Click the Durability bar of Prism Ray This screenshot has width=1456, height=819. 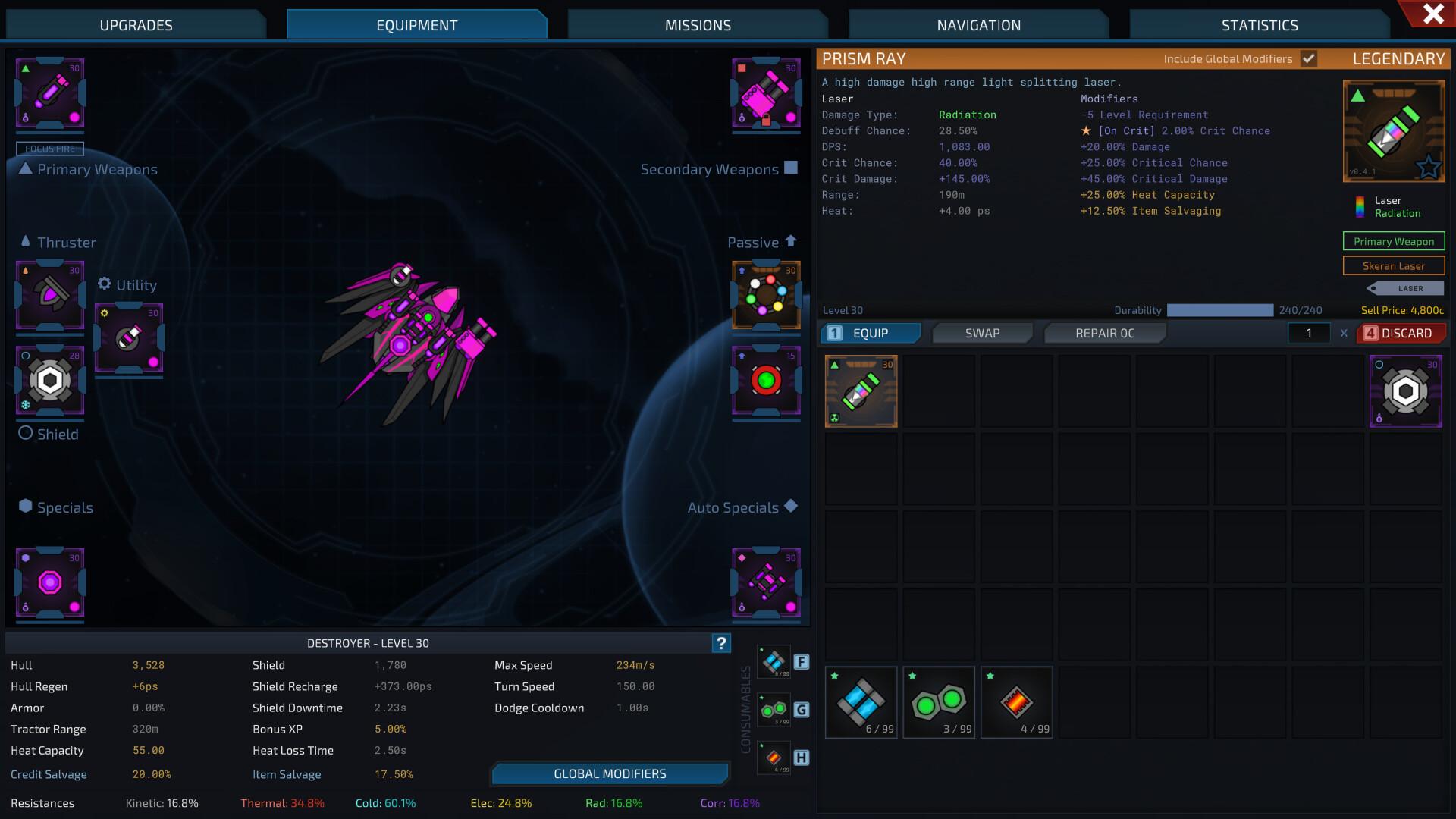pyautogui.click(x=1219, y=310)
